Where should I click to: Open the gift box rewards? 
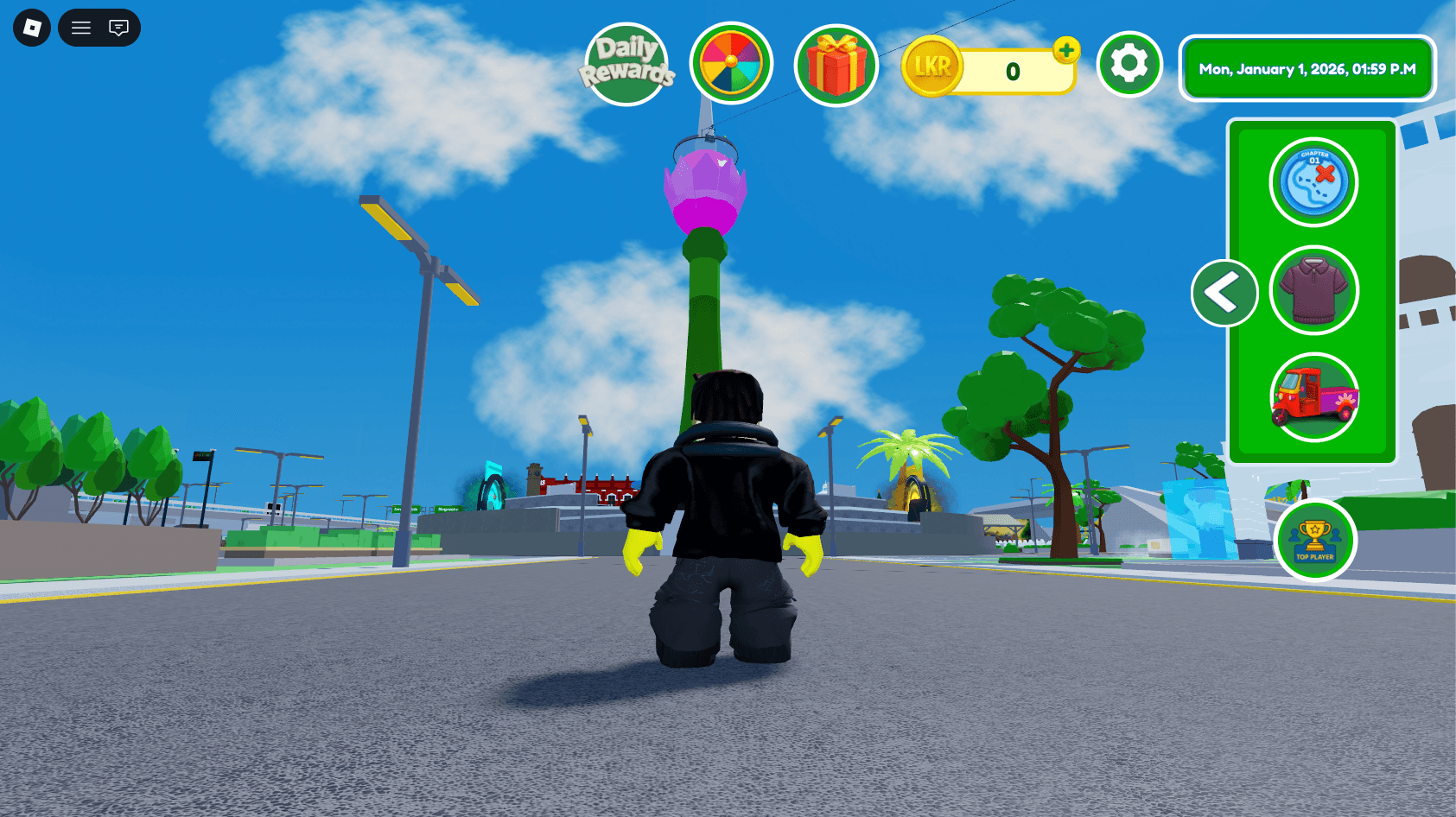pos(835,66)
